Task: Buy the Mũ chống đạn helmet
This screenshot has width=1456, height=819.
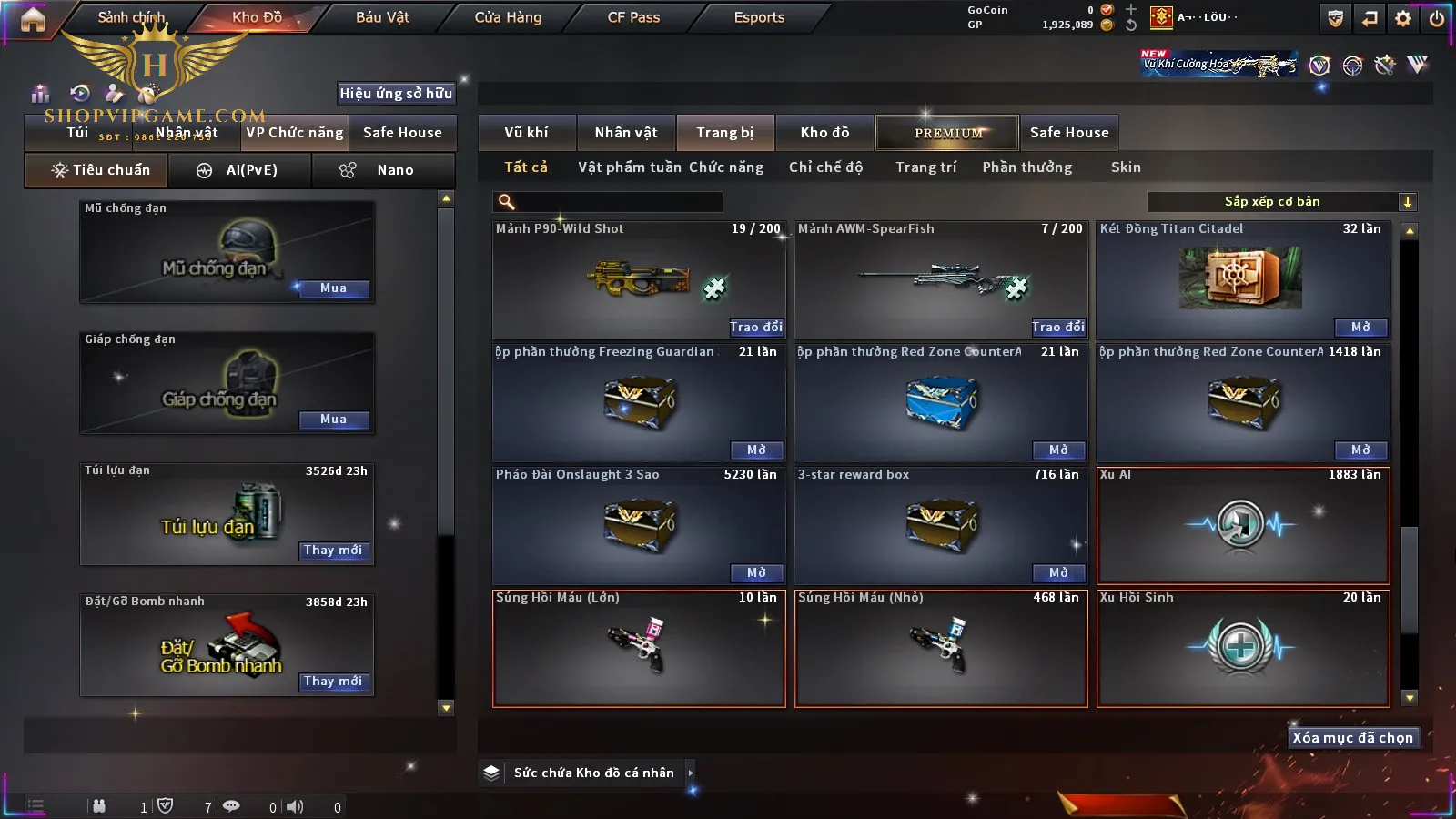Action: pos(333,288)
